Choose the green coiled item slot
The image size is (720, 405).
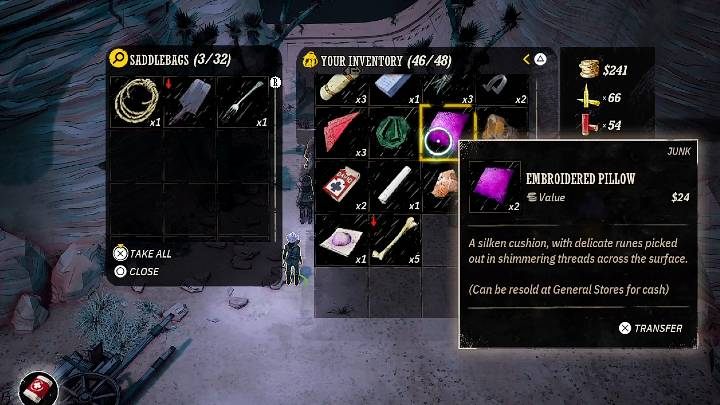395,133
